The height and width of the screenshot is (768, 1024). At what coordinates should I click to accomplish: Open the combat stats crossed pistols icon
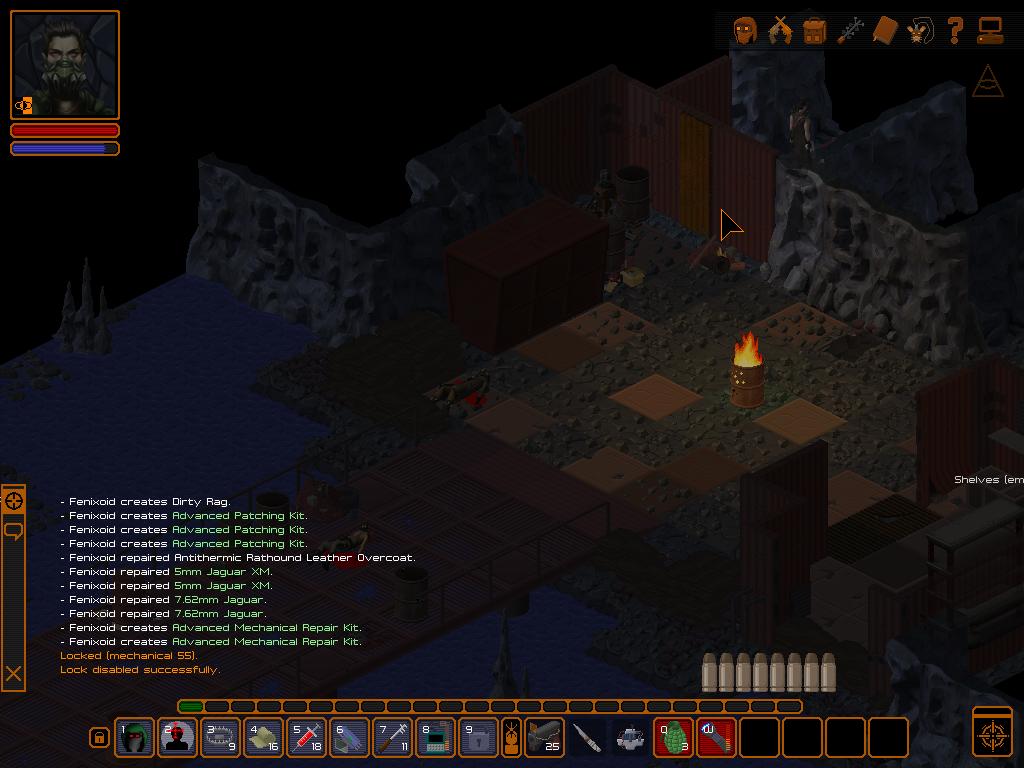point(780,30)
